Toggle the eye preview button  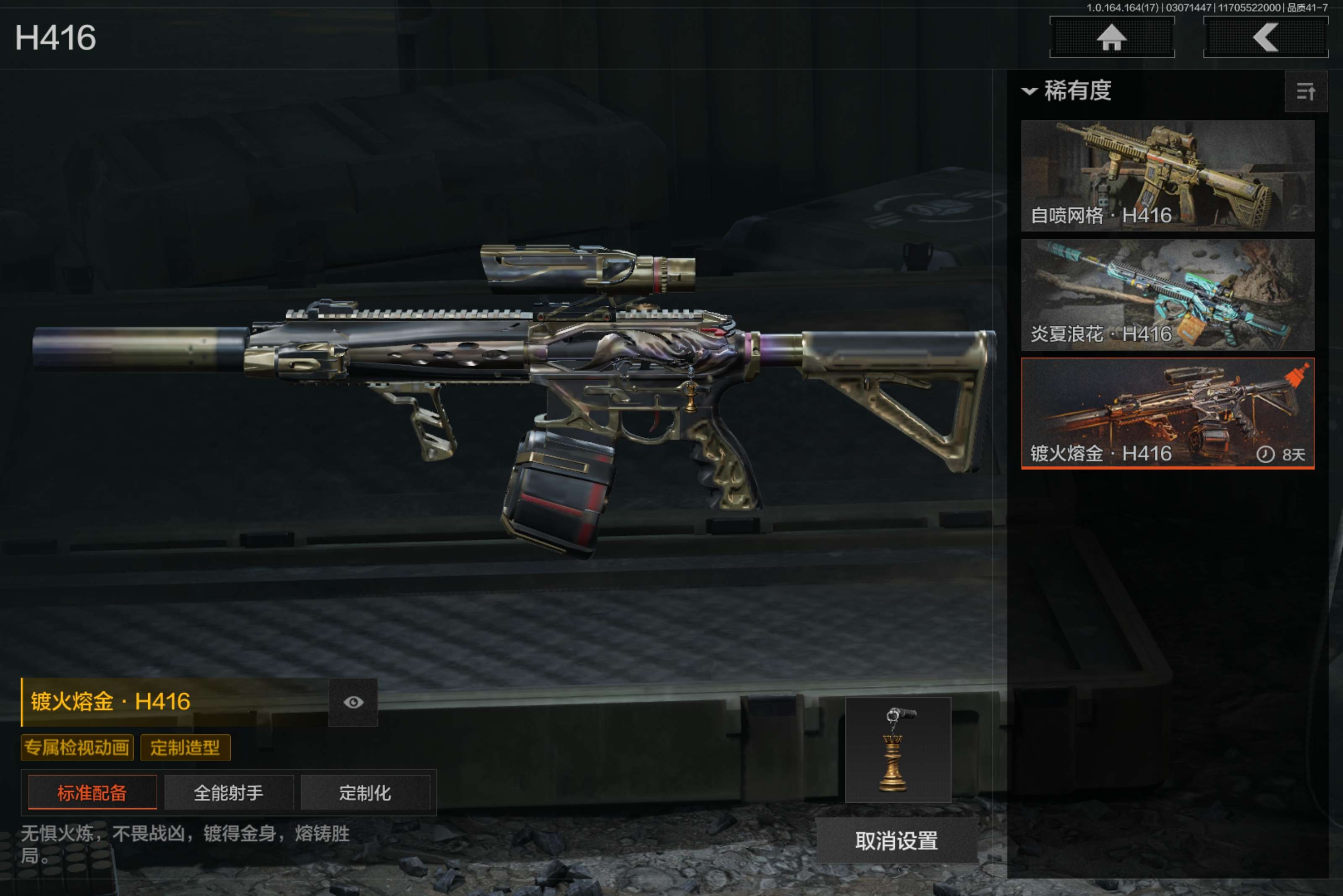click(353, 702)
